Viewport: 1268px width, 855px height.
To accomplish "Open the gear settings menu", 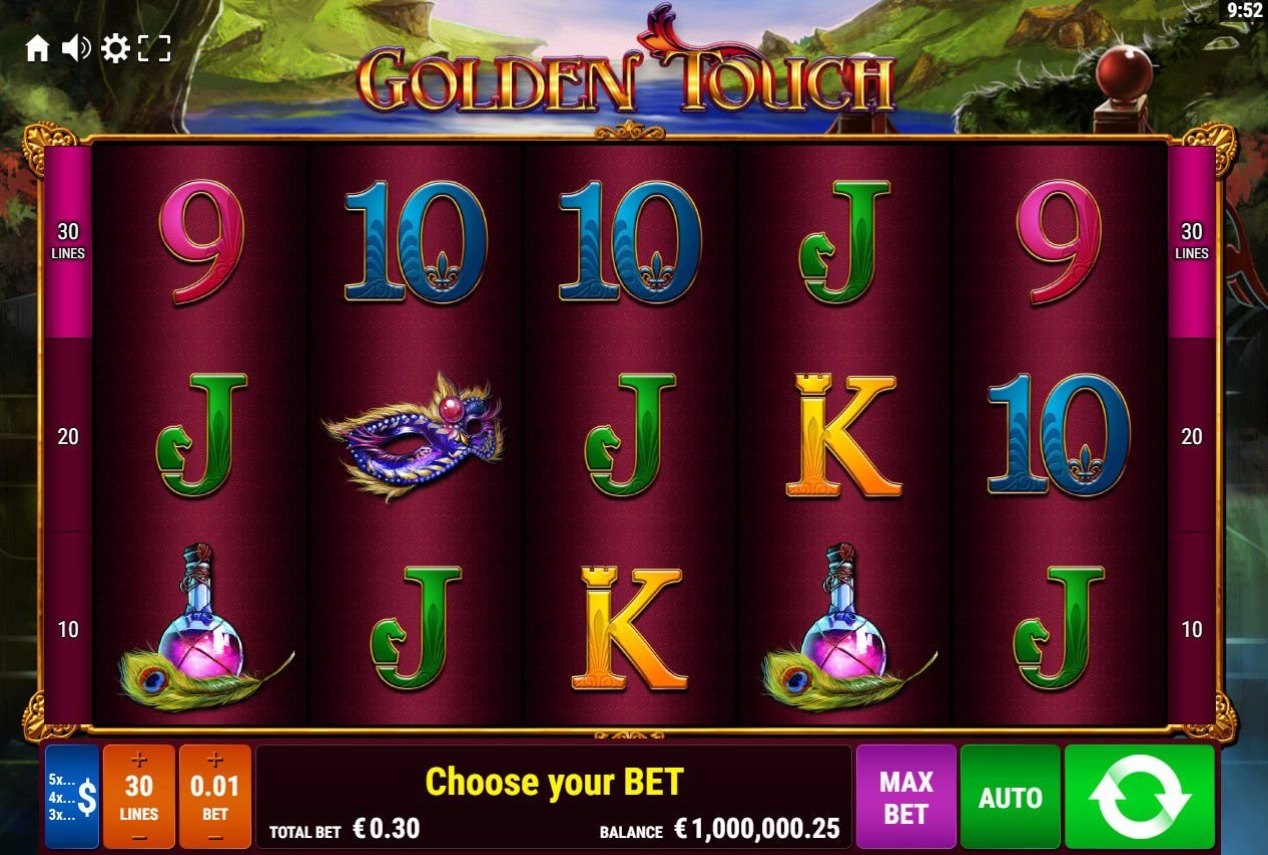I will pyautogui.click(x=115, y=48).
